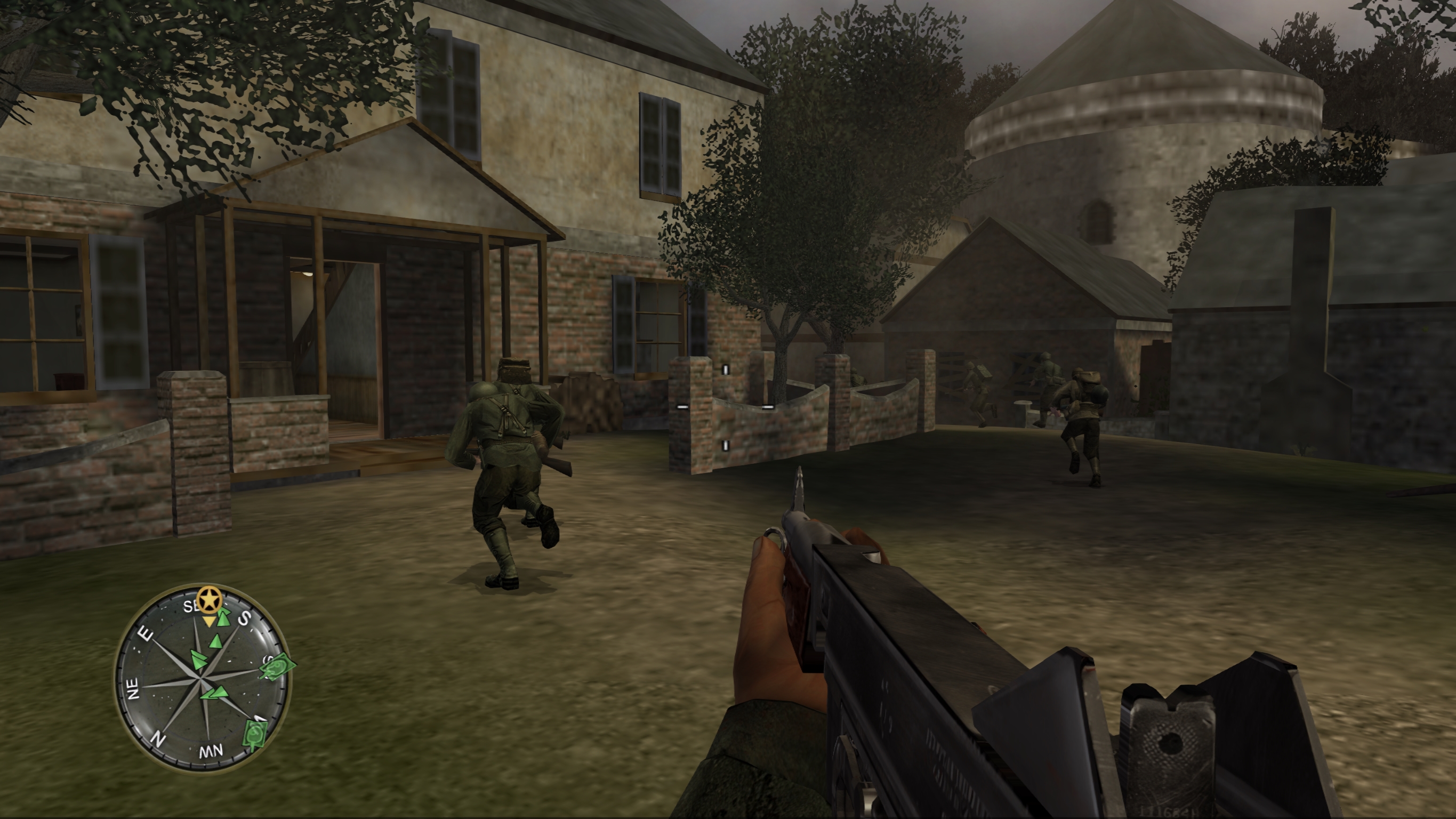The width and height of the screenshot is (1456, 819).
Task: Click the S letter on the compass ring
Action: pos(245,619)
